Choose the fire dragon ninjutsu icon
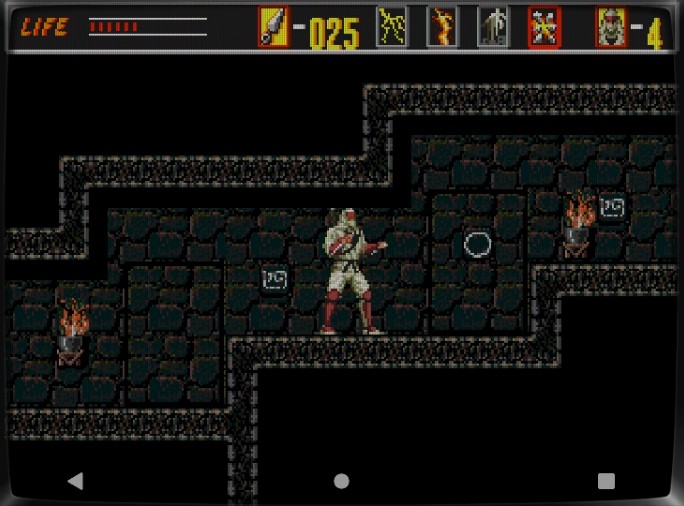Screen dimensions: 684x506 pyautogui.click(x=442, y=27)
